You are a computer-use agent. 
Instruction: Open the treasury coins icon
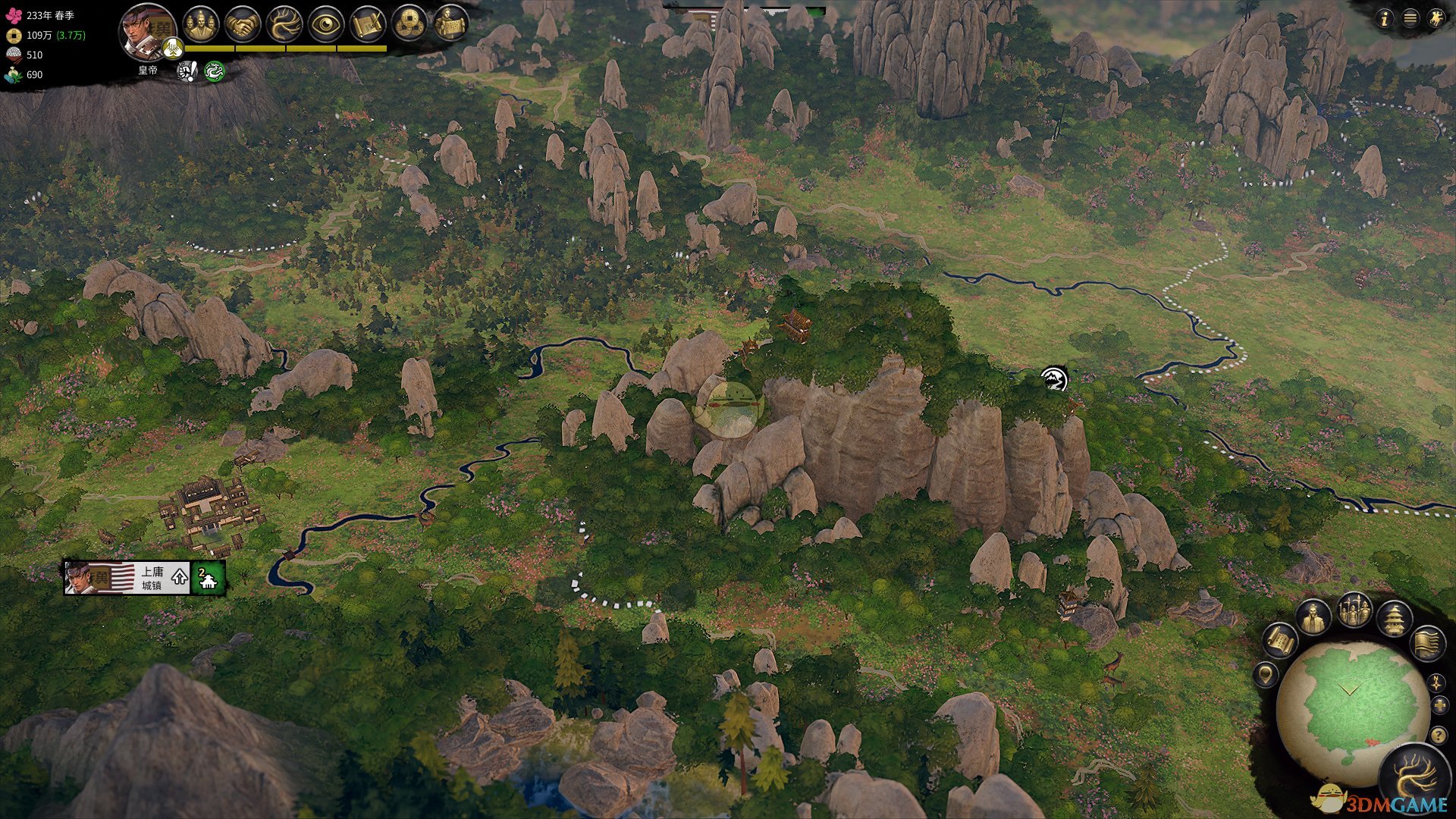pyautogui.click(x=409, y=24)
